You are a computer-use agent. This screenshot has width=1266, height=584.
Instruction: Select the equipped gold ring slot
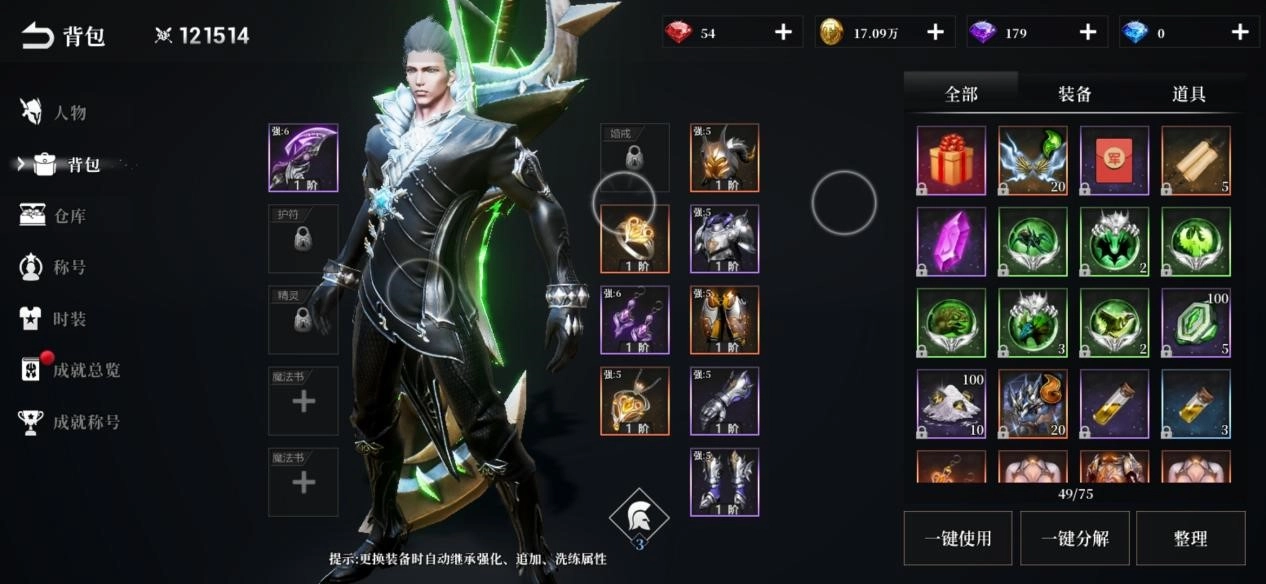[634, 239]
